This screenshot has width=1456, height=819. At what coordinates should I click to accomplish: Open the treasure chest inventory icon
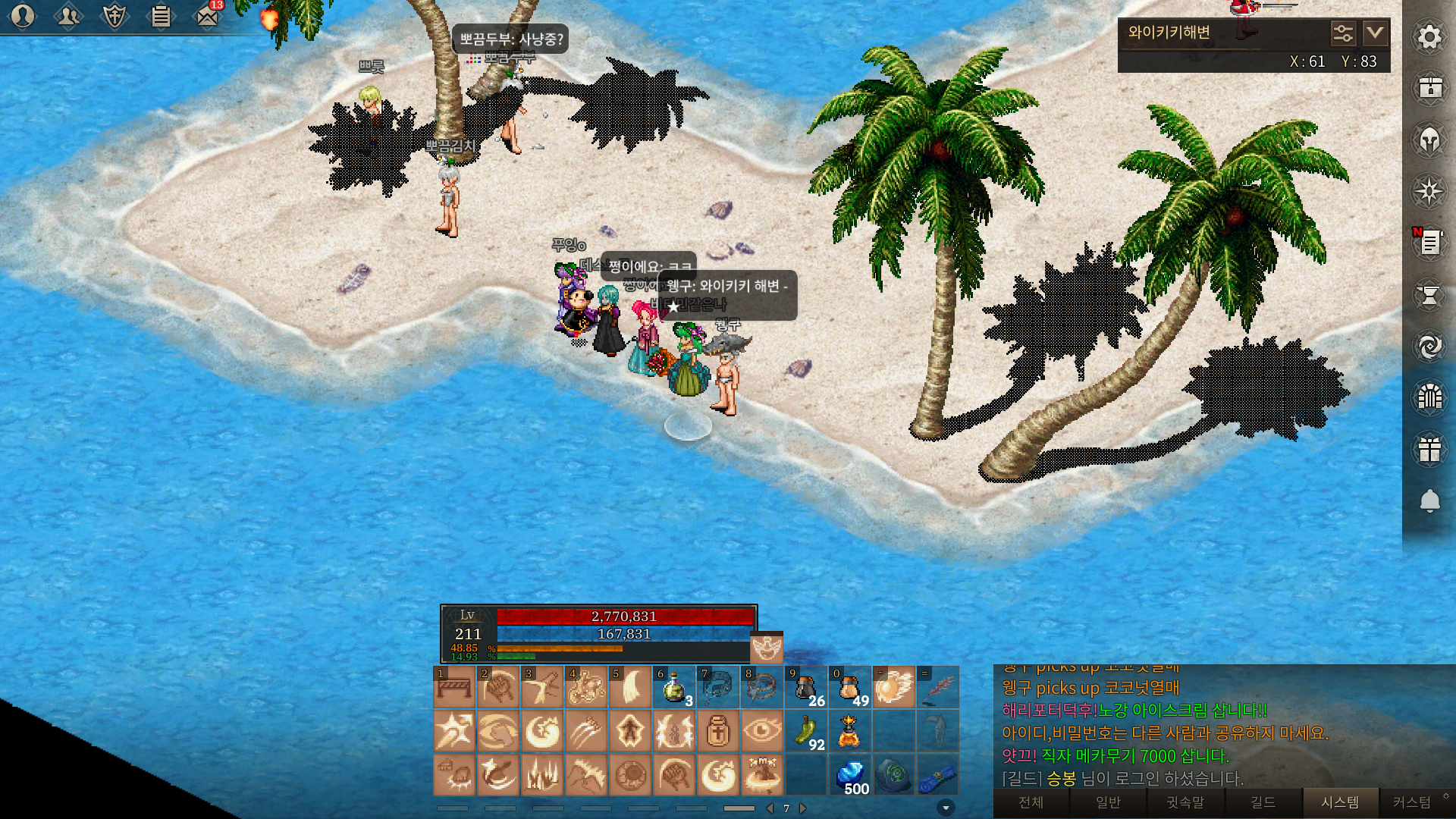click(x=1429, y=89)
